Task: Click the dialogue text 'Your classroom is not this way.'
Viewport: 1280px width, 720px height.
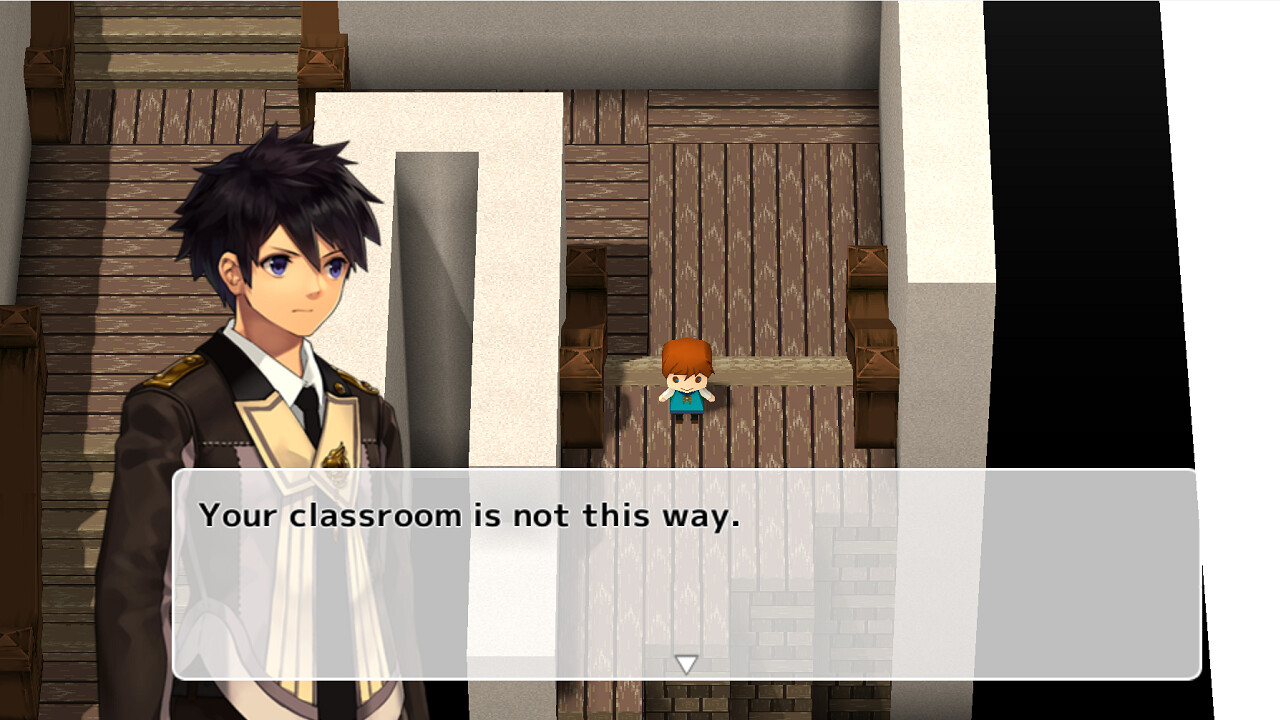Action: [x=470, y=515]
